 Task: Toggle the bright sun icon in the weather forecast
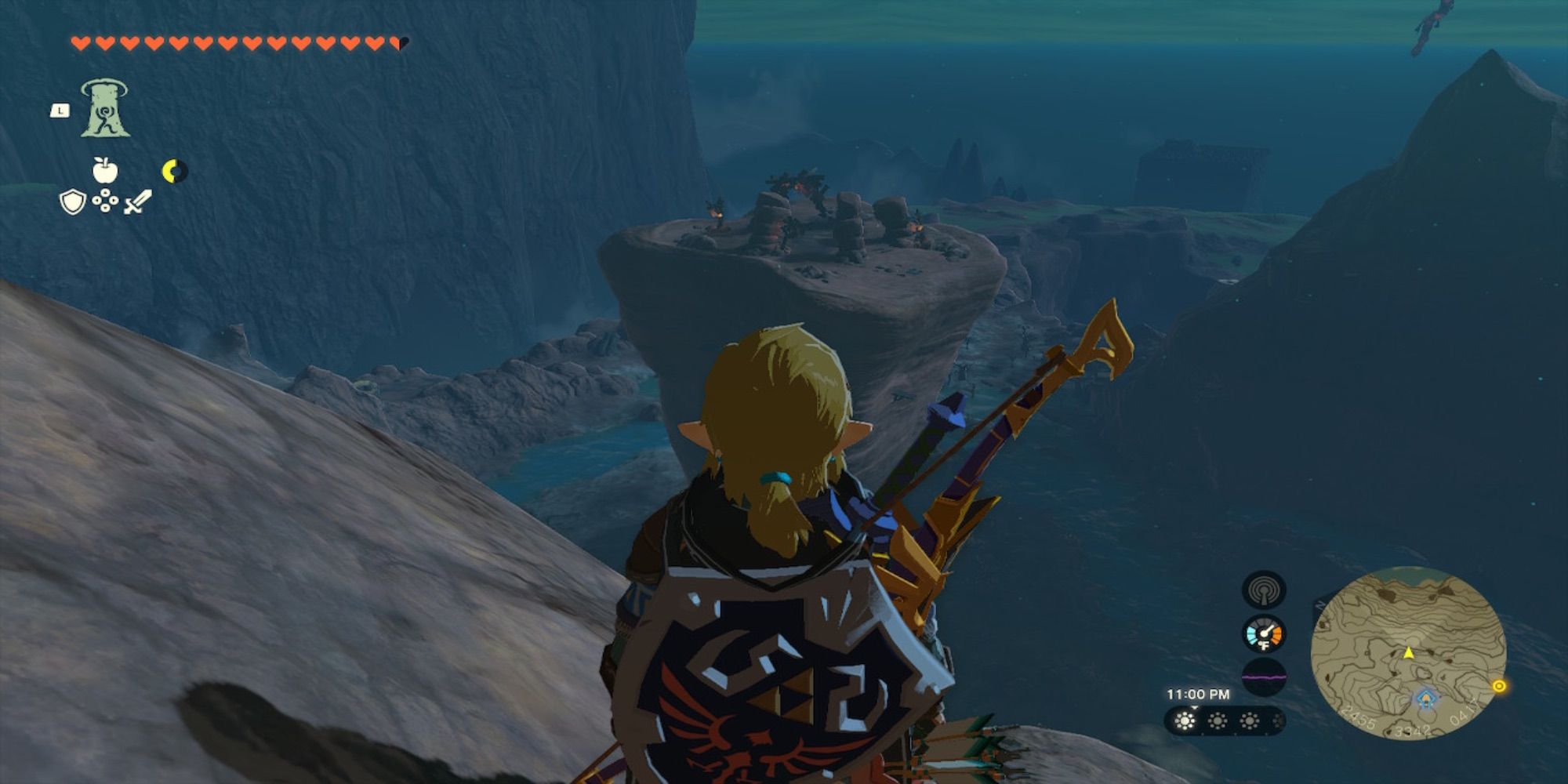pos(1185,720)
